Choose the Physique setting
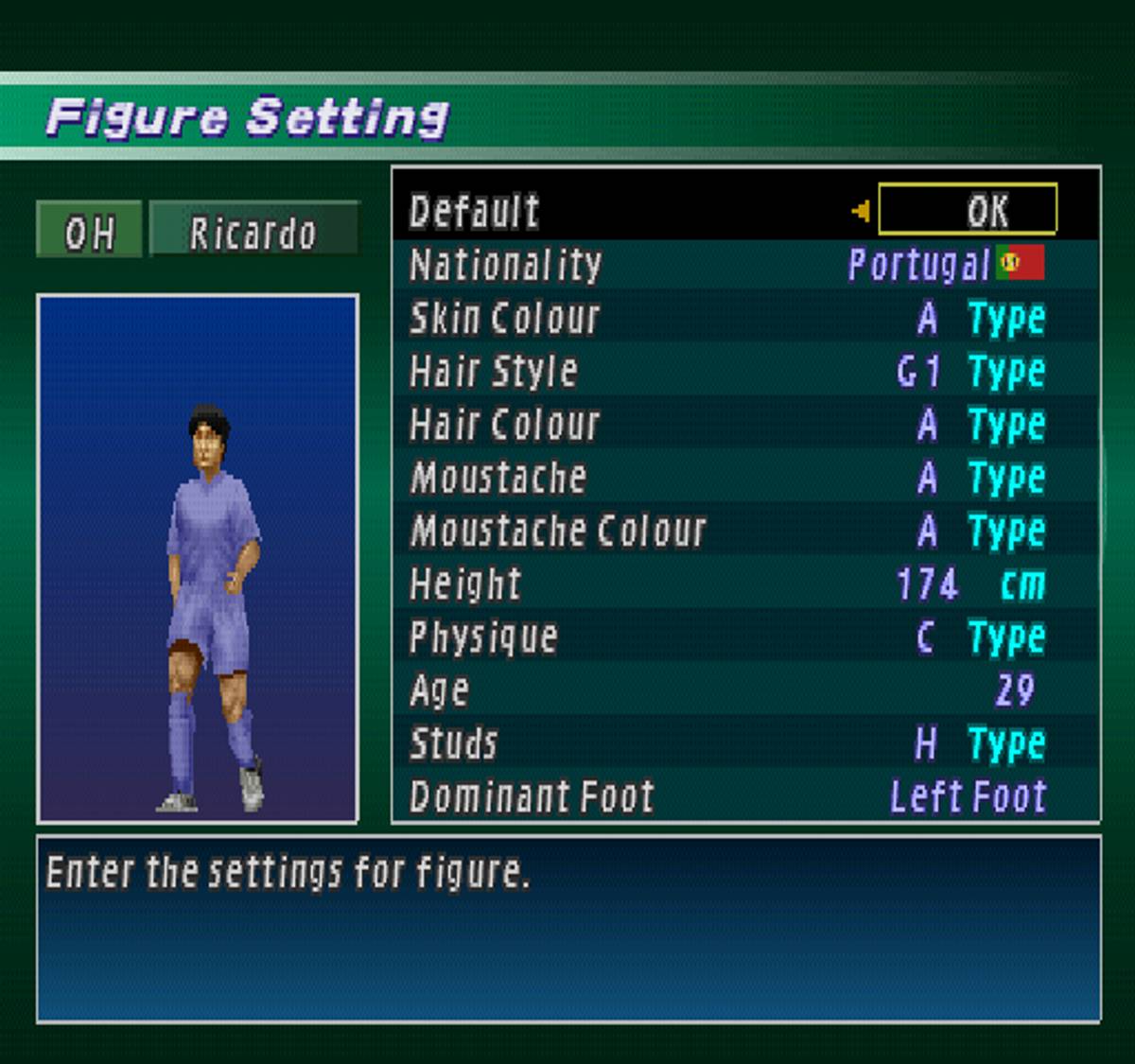This screenshot has width=1135, height=1064. click(745, 637)
